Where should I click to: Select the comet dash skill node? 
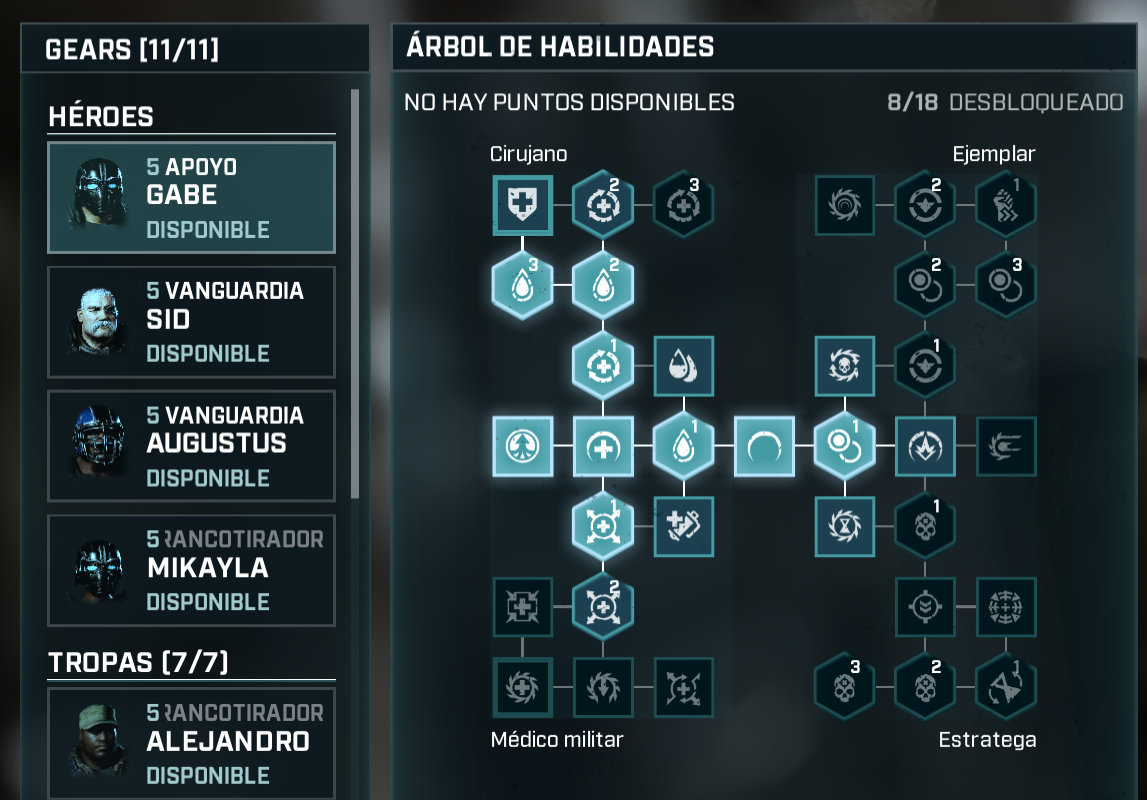(1005, 446)
